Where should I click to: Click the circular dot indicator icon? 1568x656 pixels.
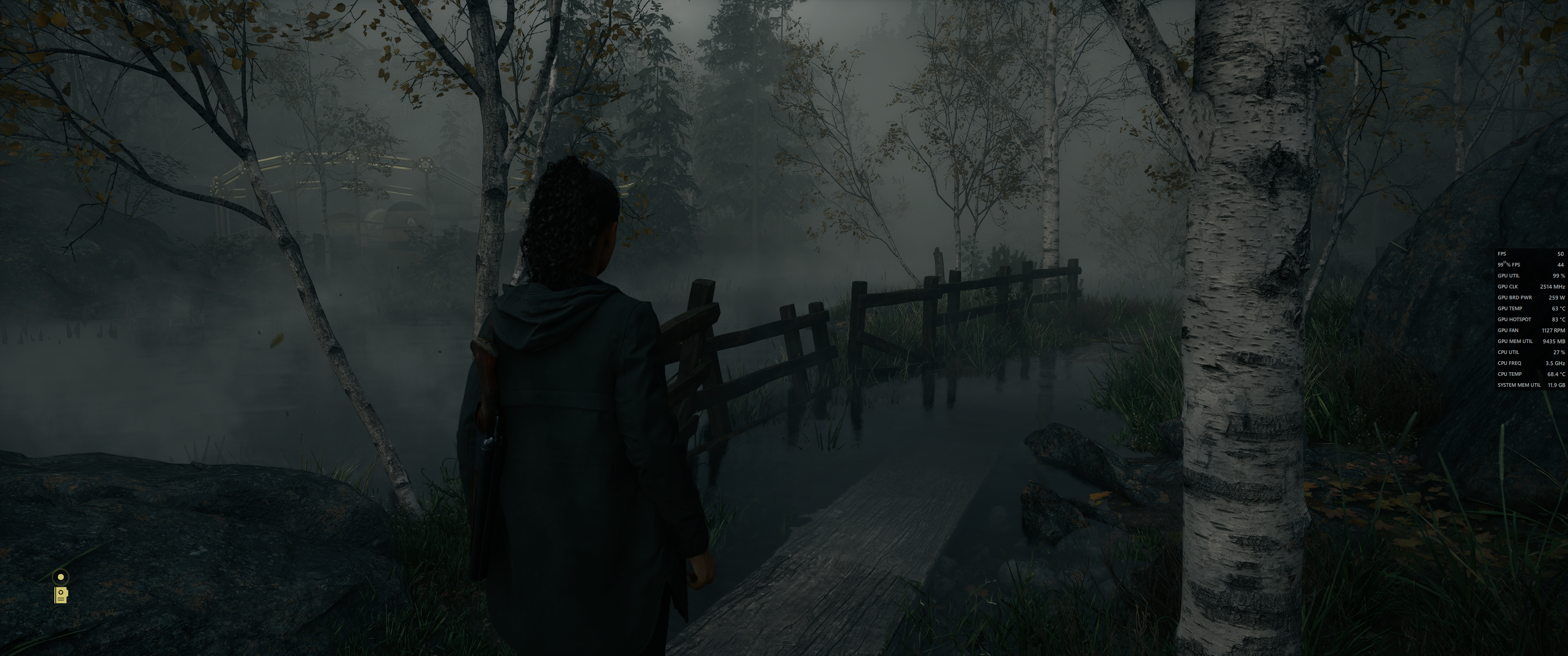(61, 576)
